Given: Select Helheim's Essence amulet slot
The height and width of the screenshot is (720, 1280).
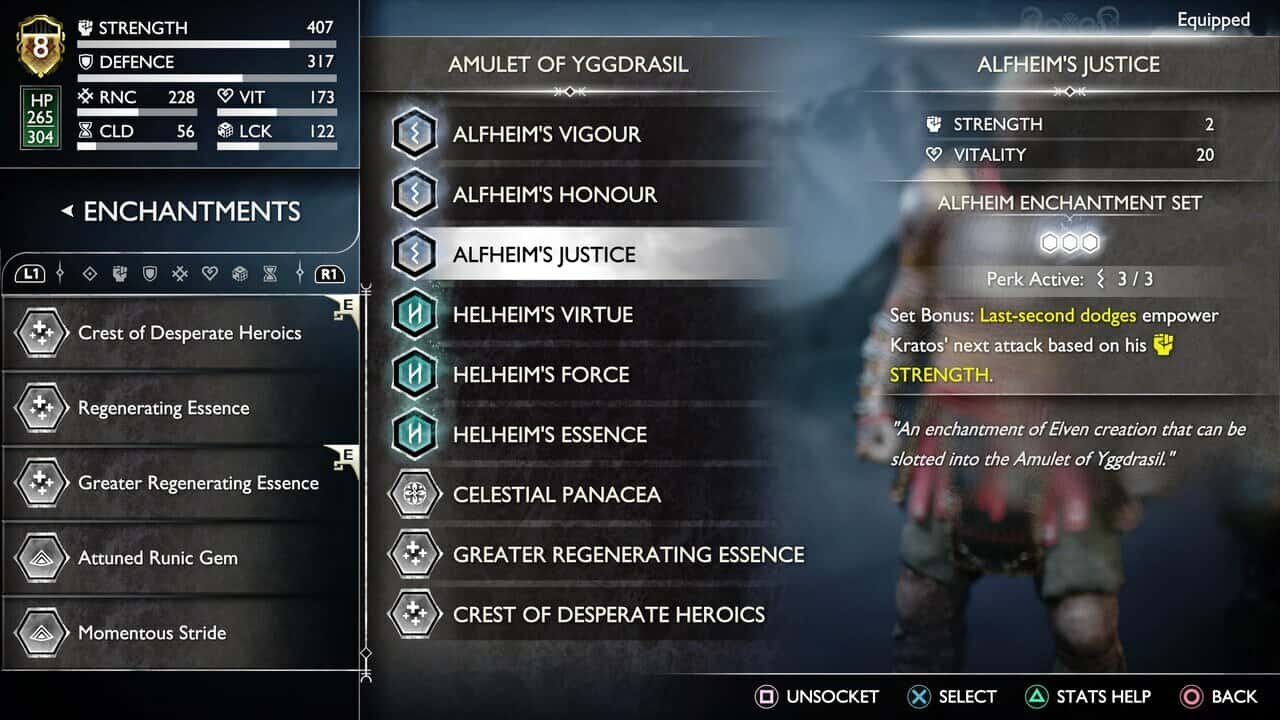Looking at the screenshot, I should [x=549, y=434].
